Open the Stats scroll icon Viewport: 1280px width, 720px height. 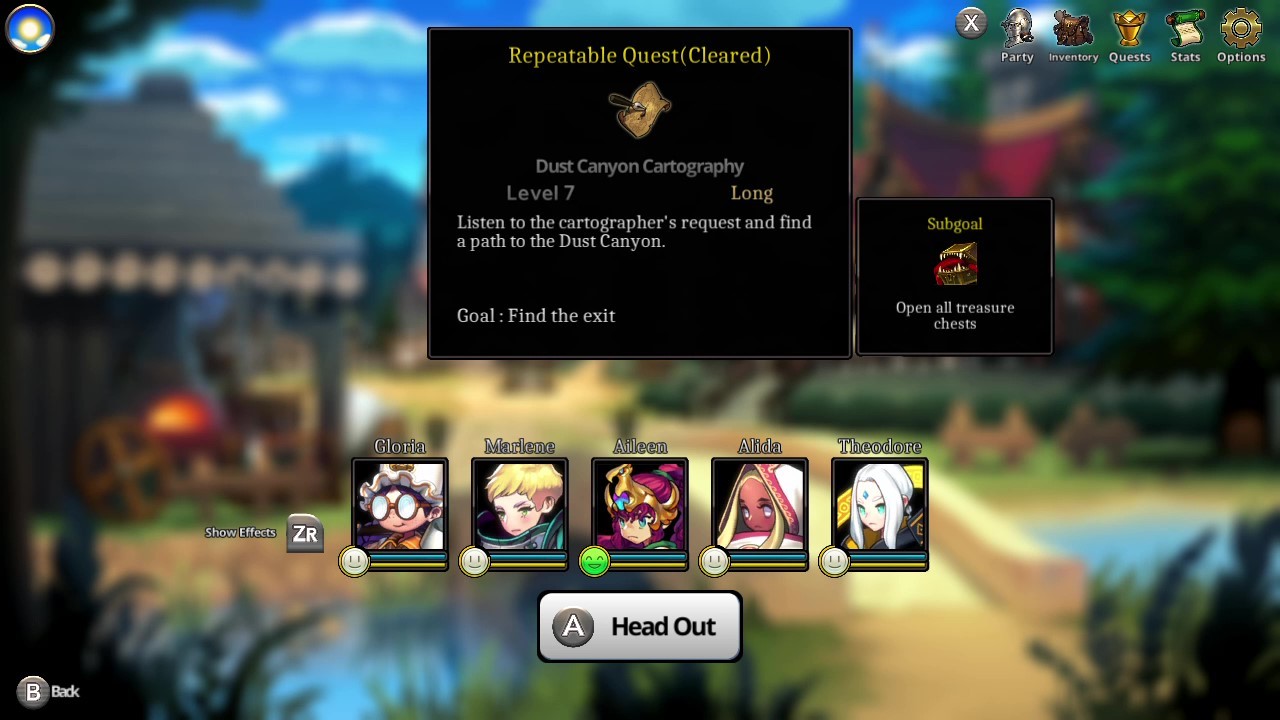tap(1184, 30)
